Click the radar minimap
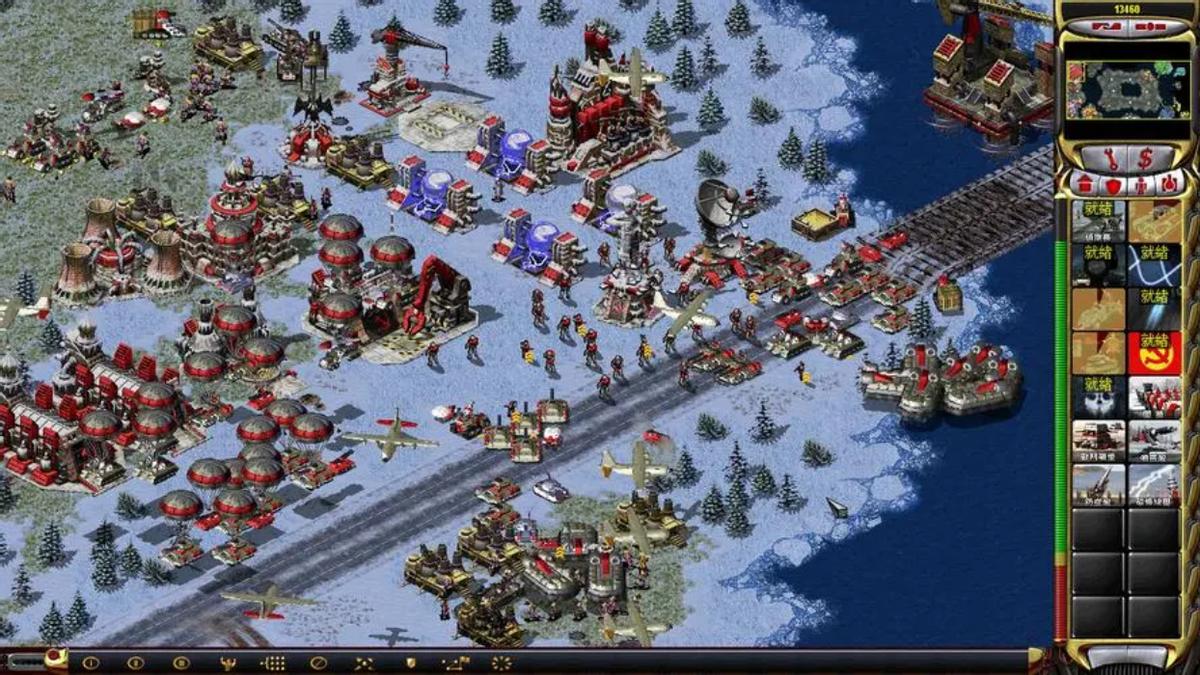The width and height of the screenshot is (1200, 675). coord(1126,89)
